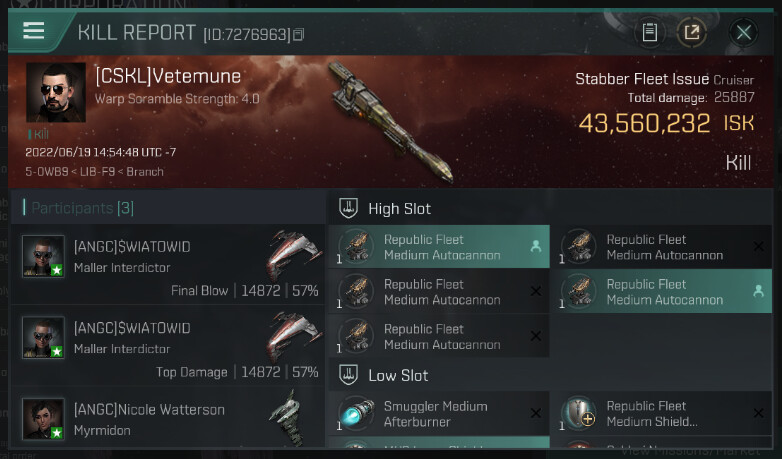Close the Kill Report window
This screenshot has width=782, height=459.
[743, 32]
